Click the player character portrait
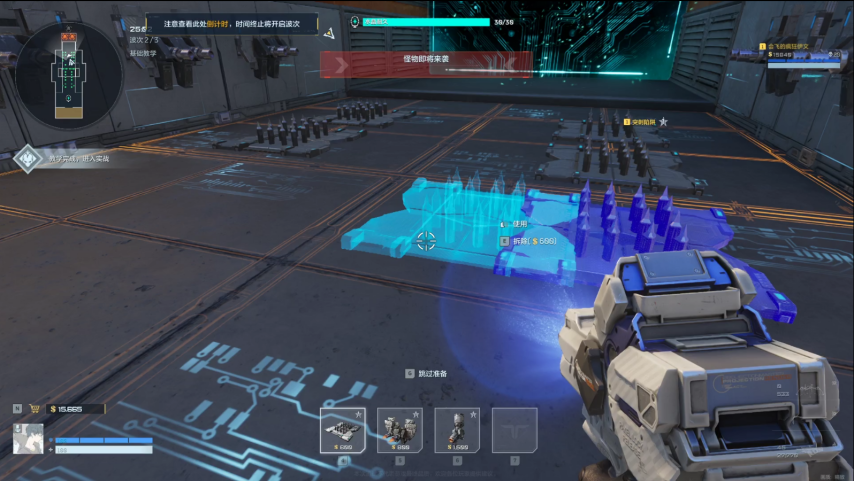 pos(28,439)
